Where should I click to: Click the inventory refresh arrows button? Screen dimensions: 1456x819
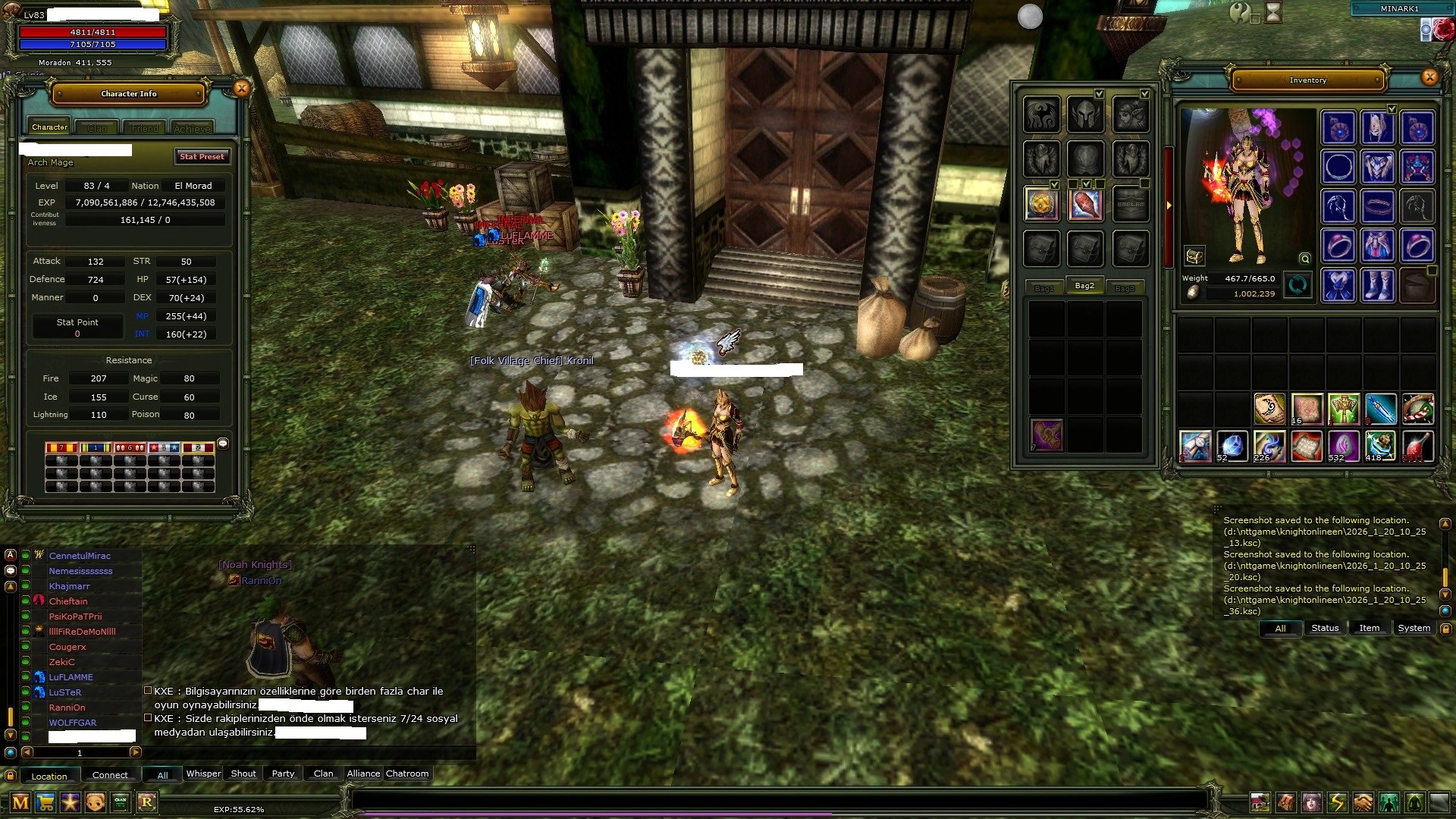coord(1298,286)
